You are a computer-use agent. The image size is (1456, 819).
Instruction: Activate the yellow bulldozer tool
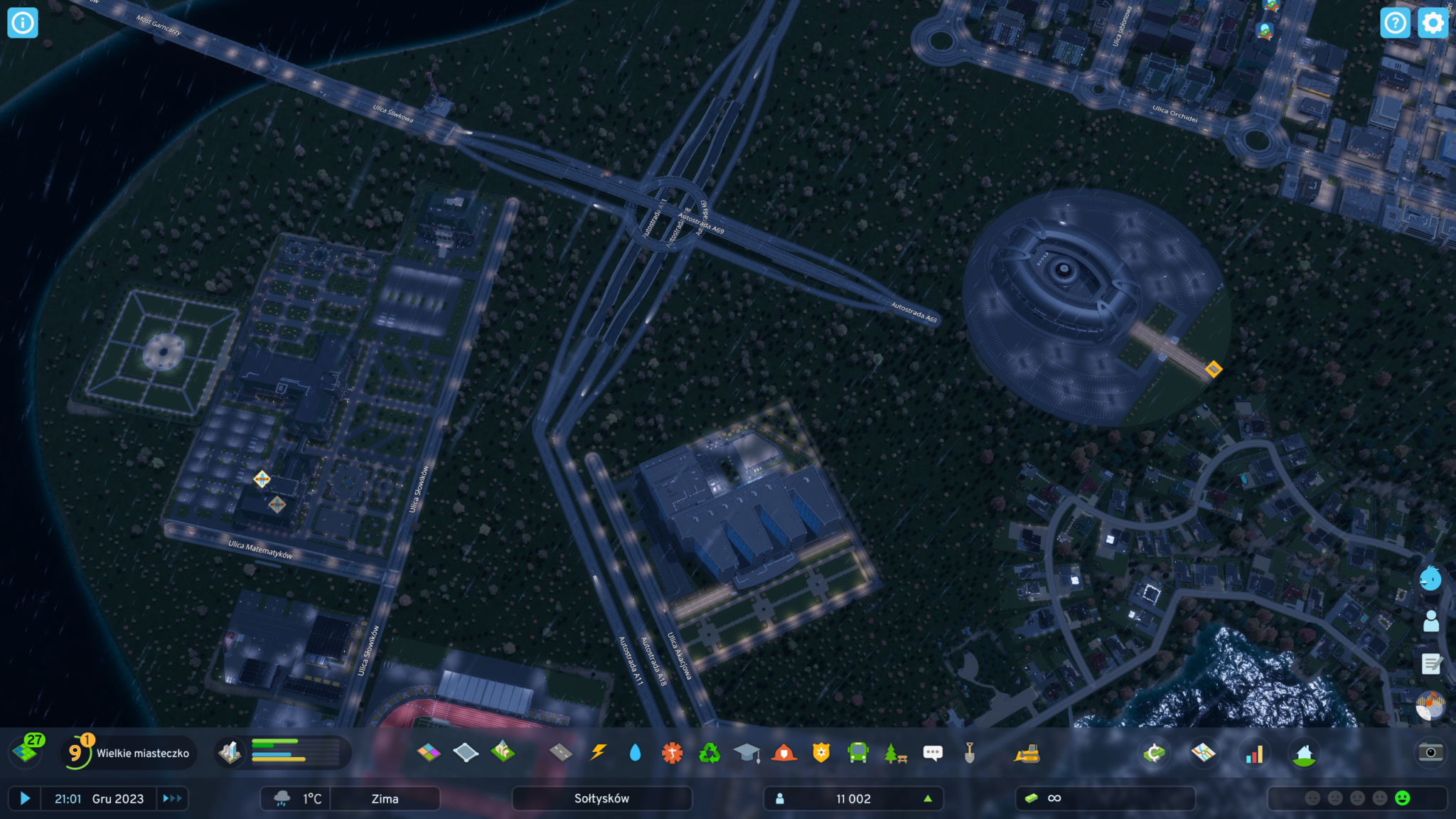click(1027, 753)
